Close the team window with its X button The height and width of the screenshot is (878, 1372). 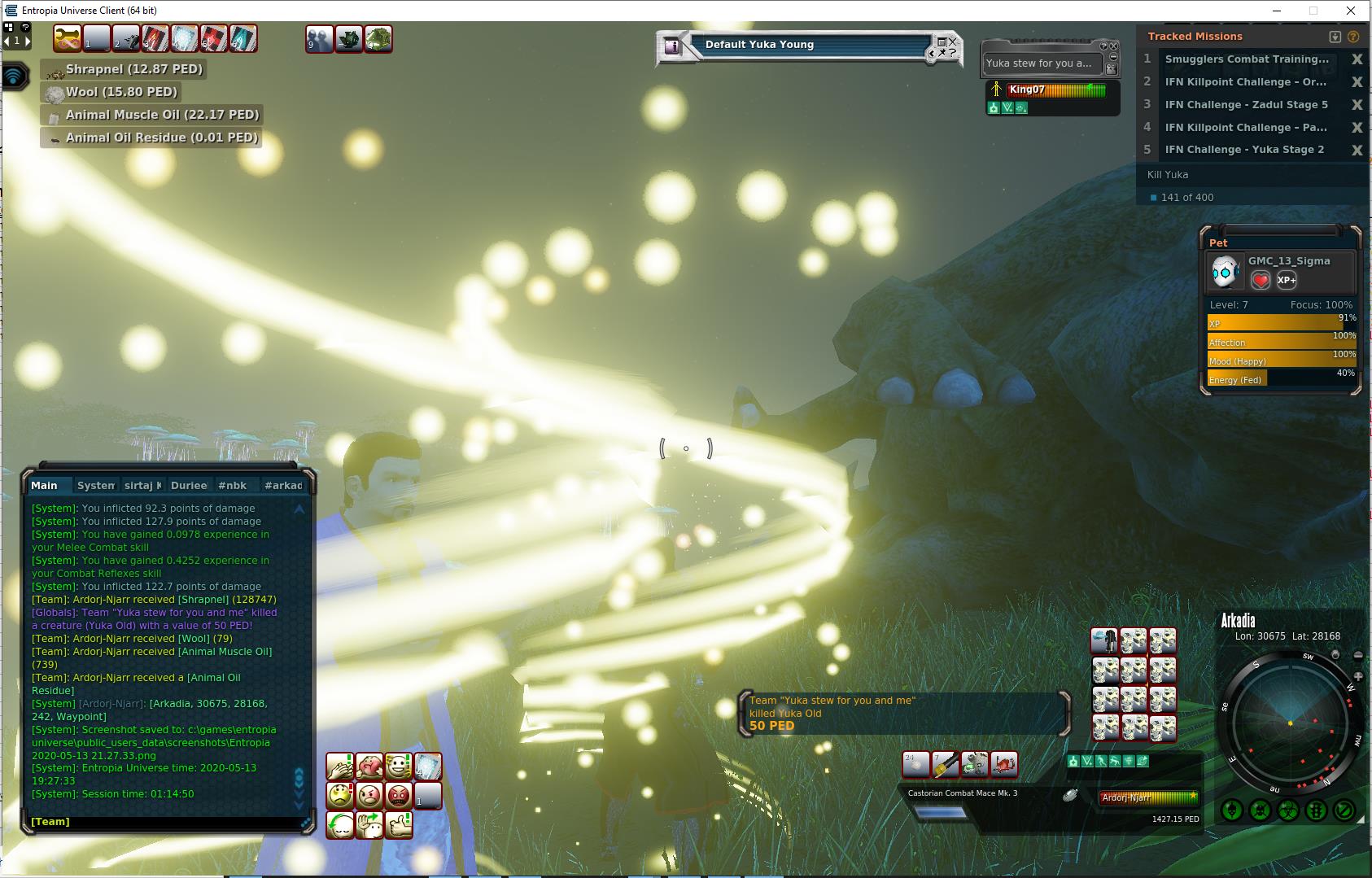pos(1115,46)
